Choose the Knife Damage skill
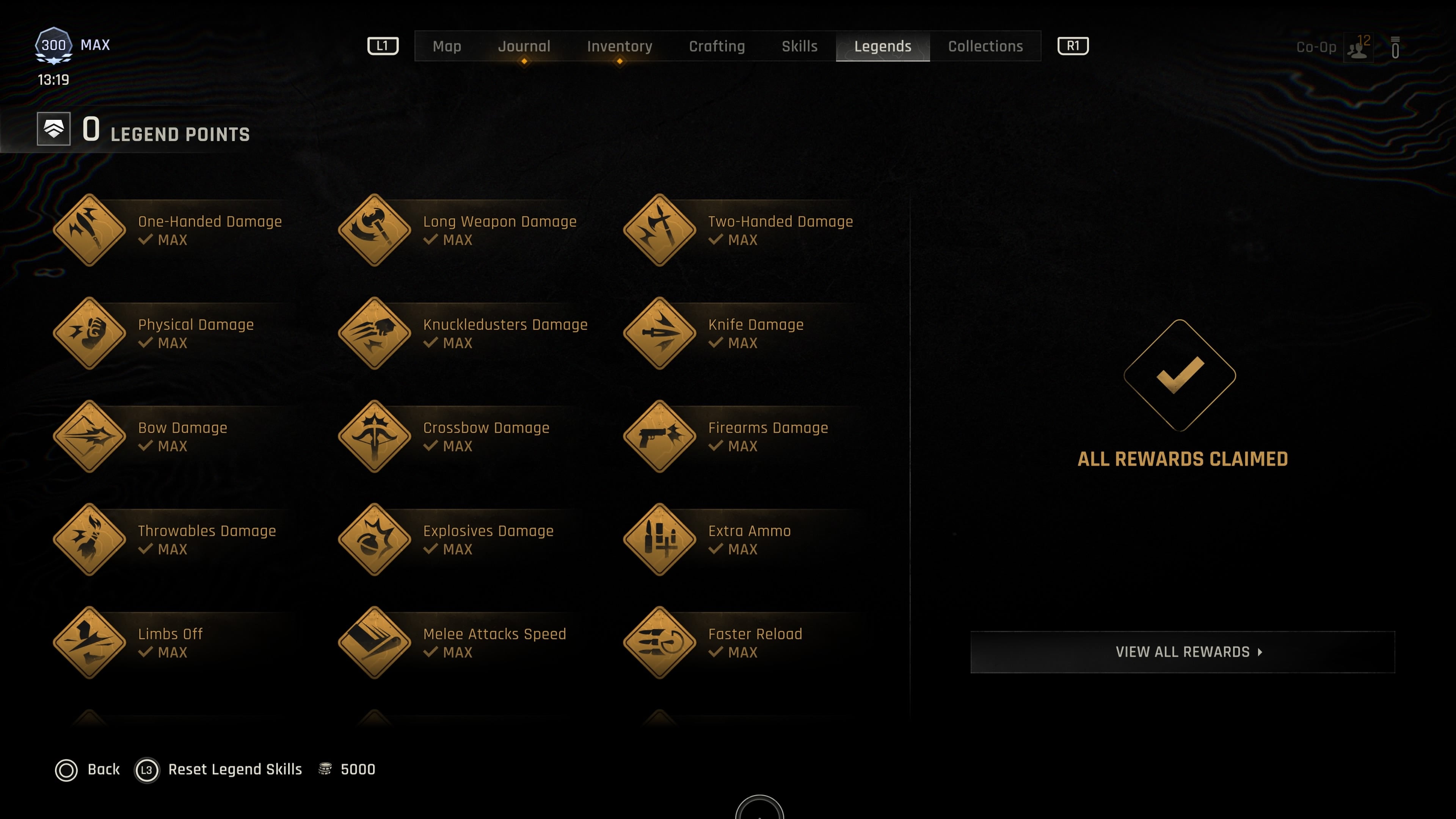 659,334
